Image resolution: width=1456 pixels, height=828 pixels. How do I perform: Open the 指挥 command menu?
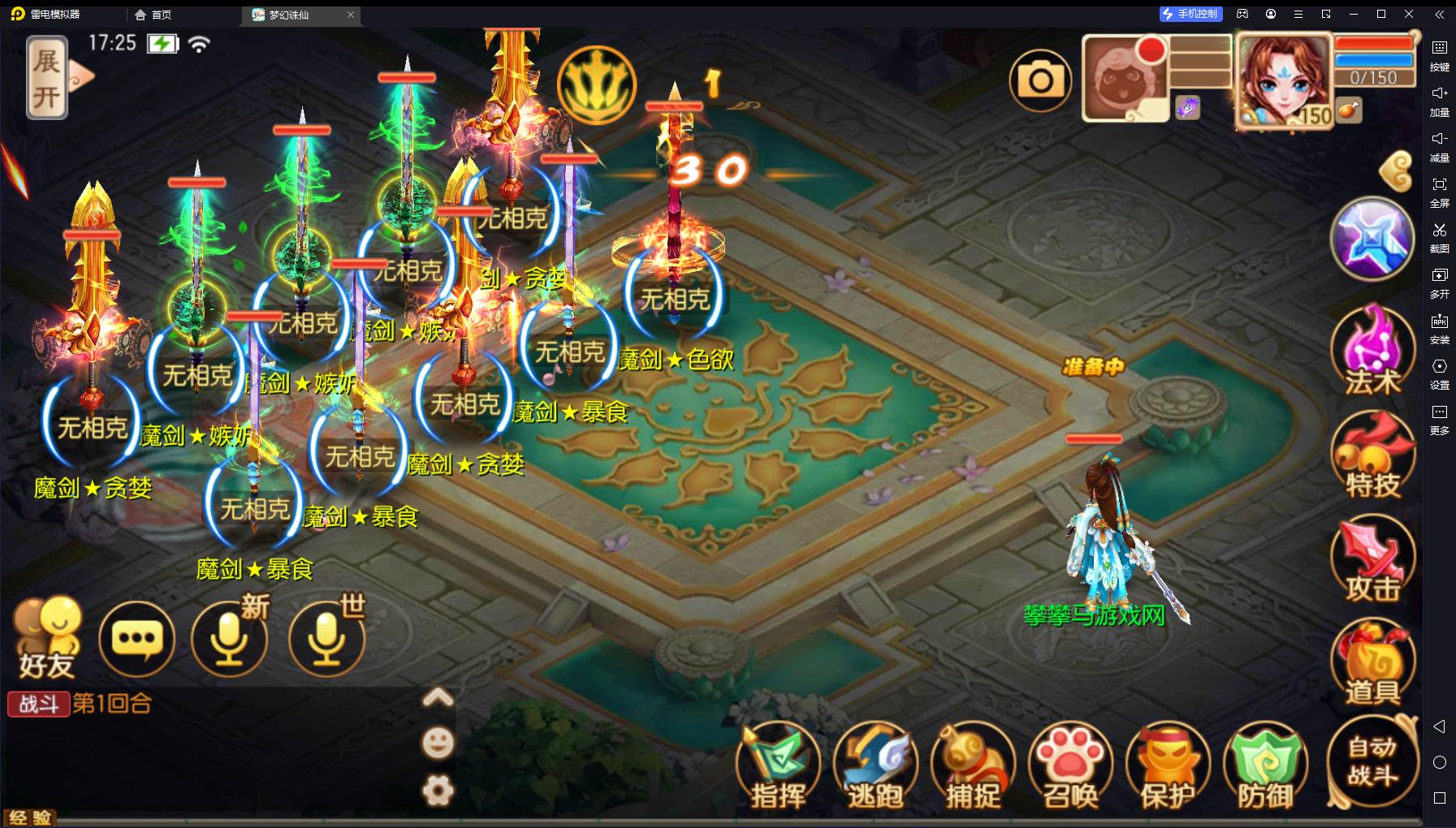coord(778,767)
